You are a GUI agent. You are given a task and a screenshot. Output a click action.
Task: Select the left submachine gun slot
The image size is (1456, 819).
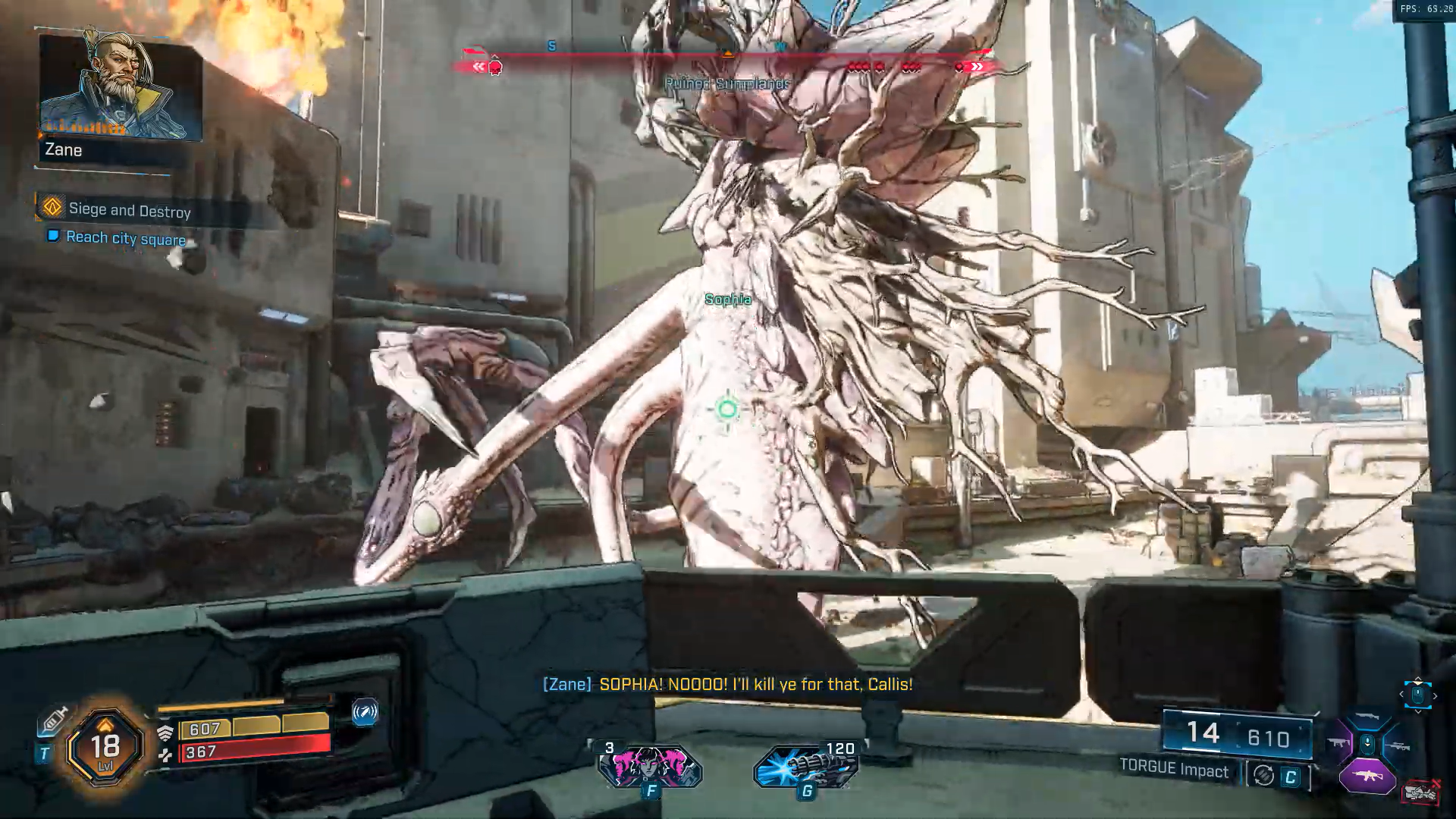point(1337,743)
